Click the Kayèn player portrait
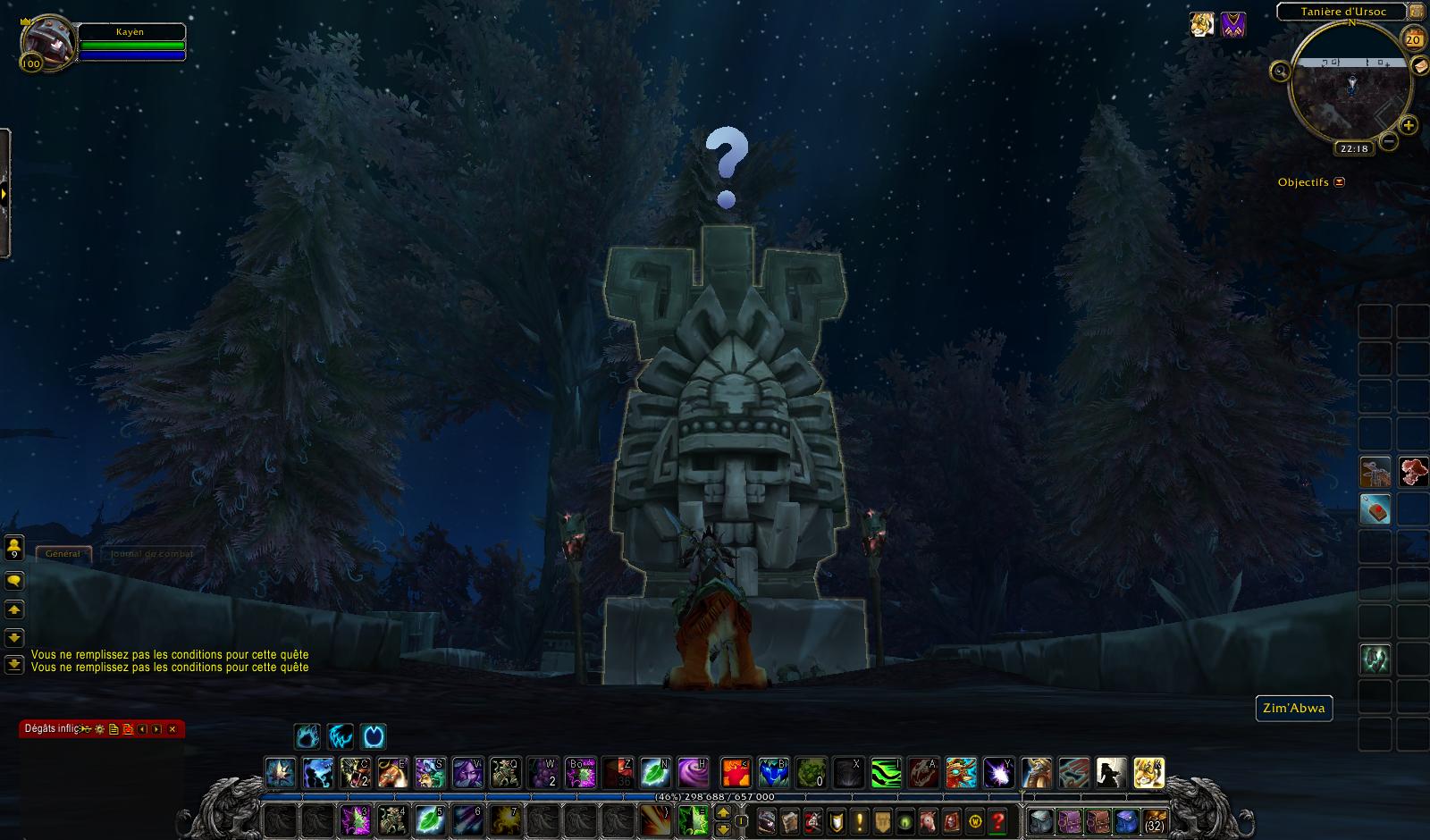Image resolution: width=1430 pixels, height=840 pixels. 45,43
